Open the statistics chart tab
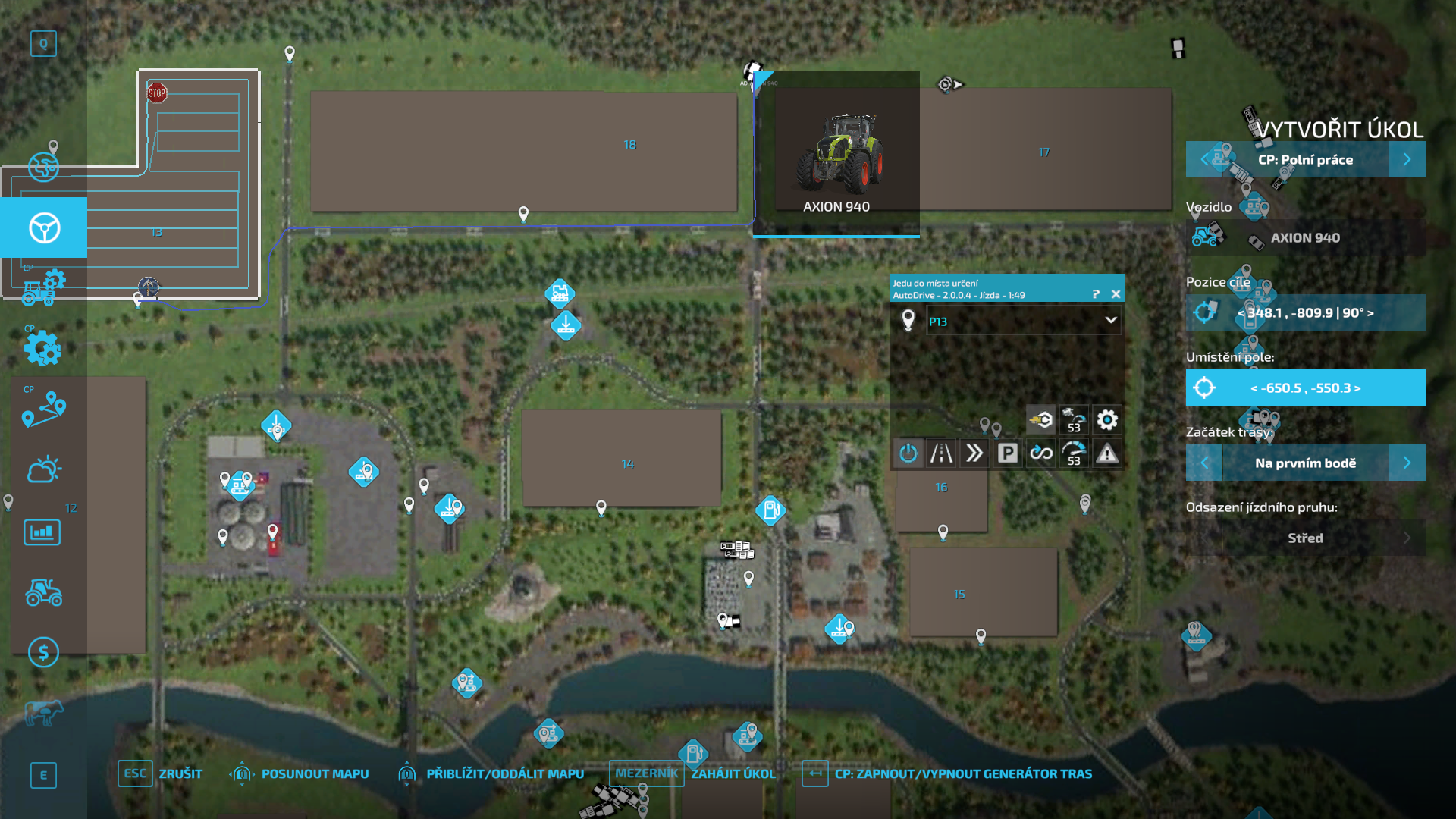 coord(42,532)
